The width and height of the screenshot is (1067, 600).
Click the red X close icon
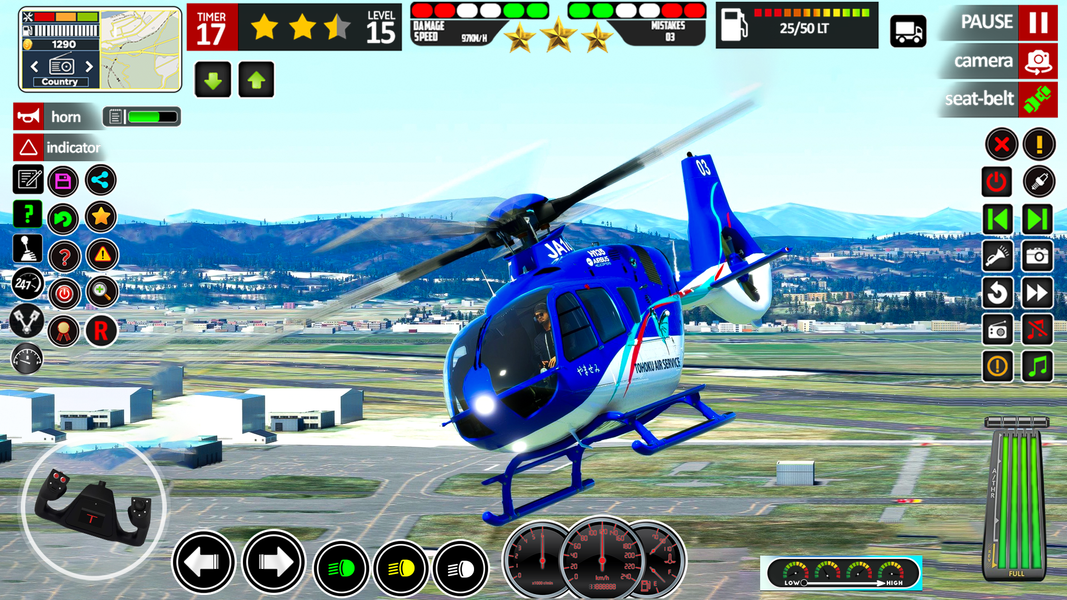pyautogui.click(x=1001, y=144)
